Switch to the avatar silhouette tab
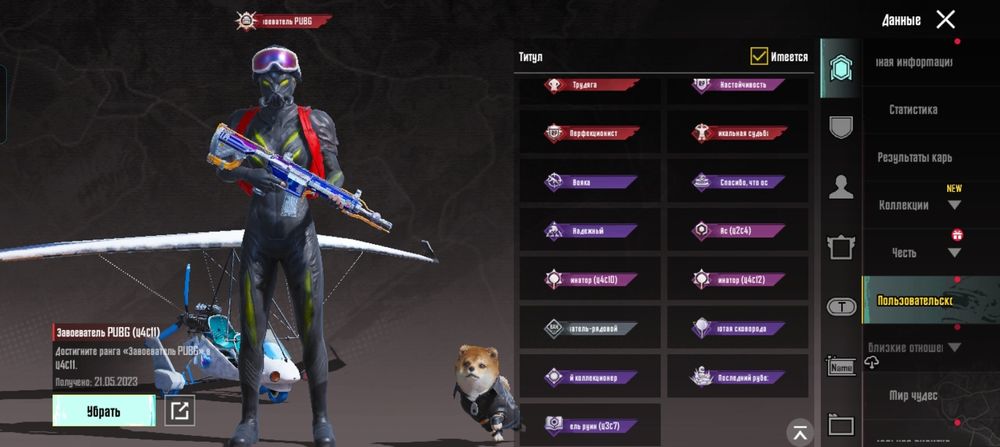This screenshot has width=1000, height=447. tap(841, 187)
